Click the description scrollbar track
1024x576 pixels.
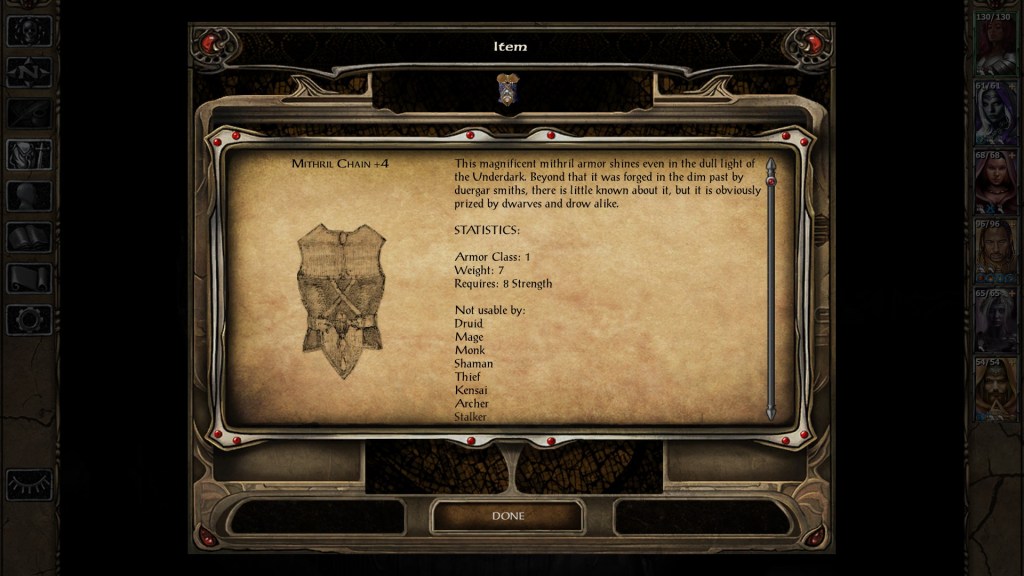pos(771,290)
